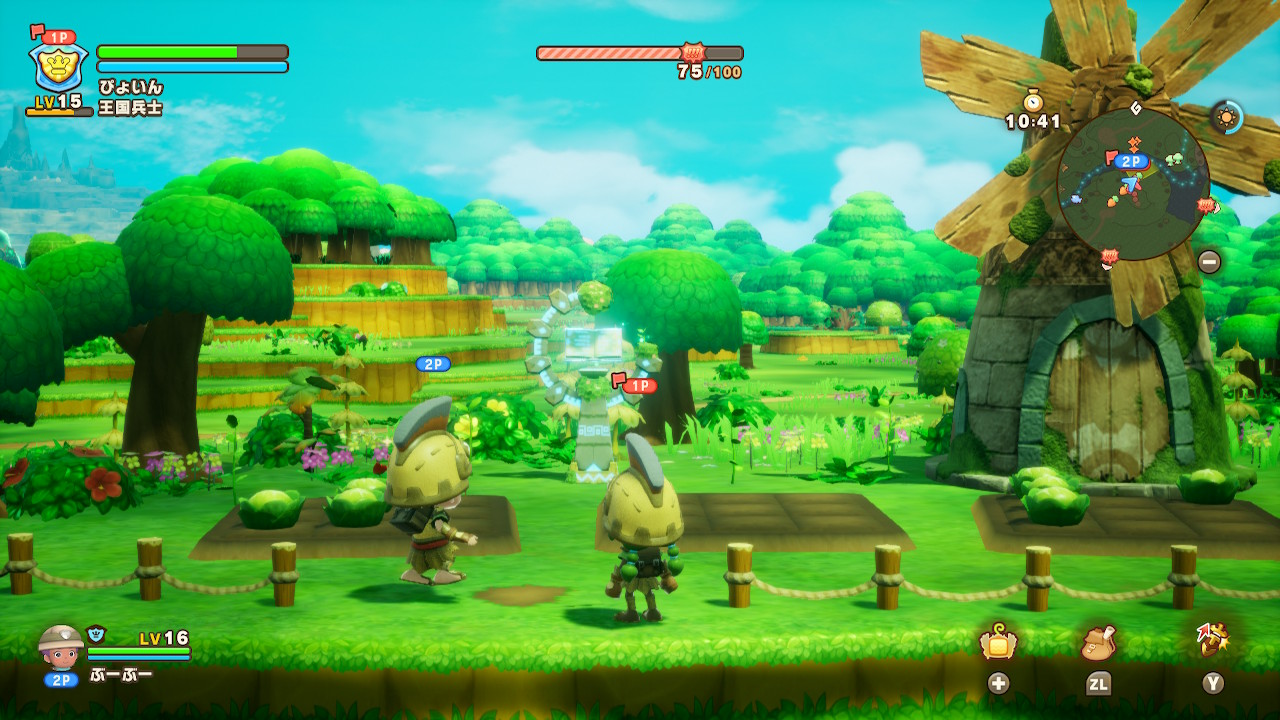Click the sun day-cycle icon

[1226, 117]
